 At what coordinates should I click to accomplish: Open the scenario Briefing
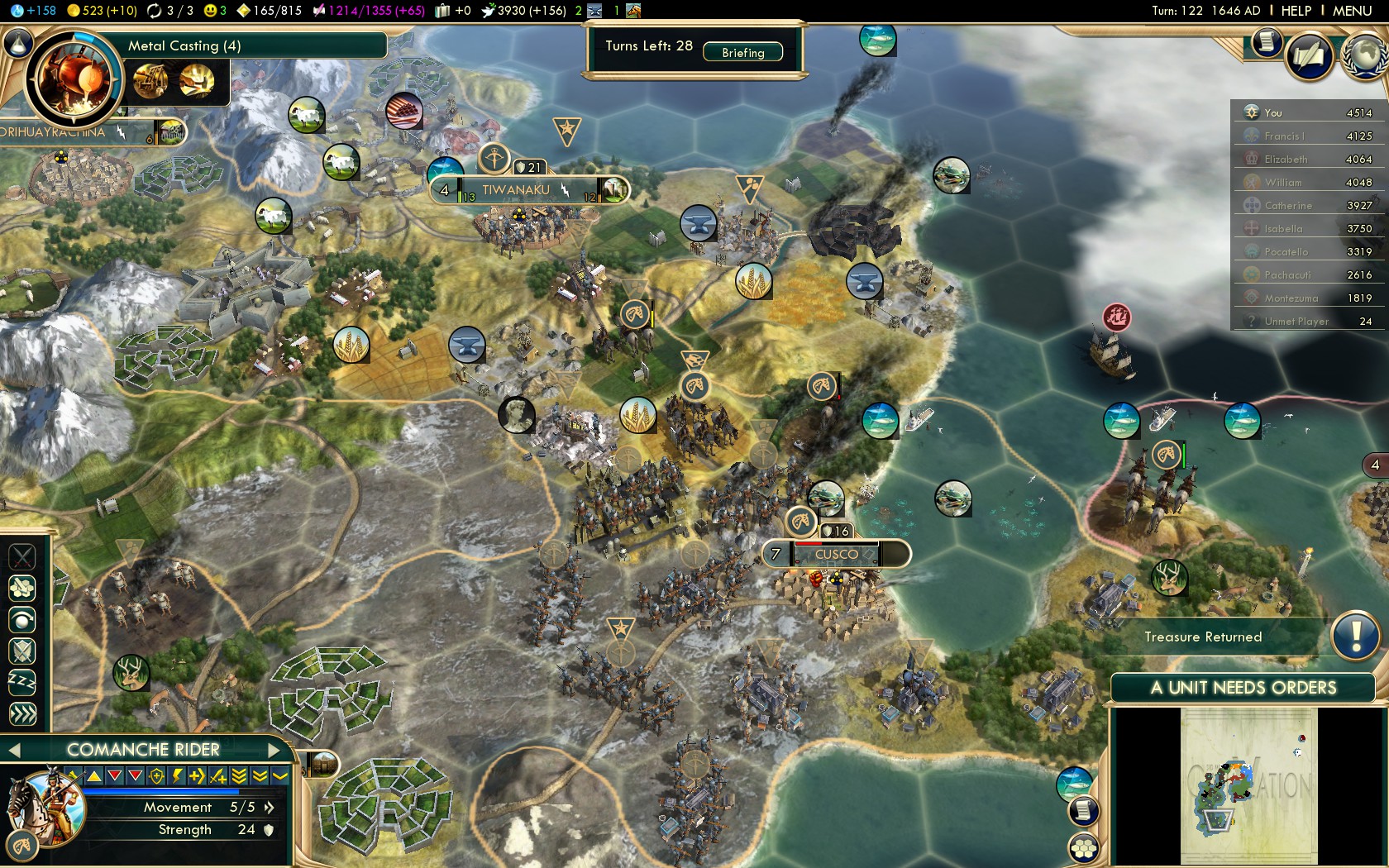tap(742, 52)
